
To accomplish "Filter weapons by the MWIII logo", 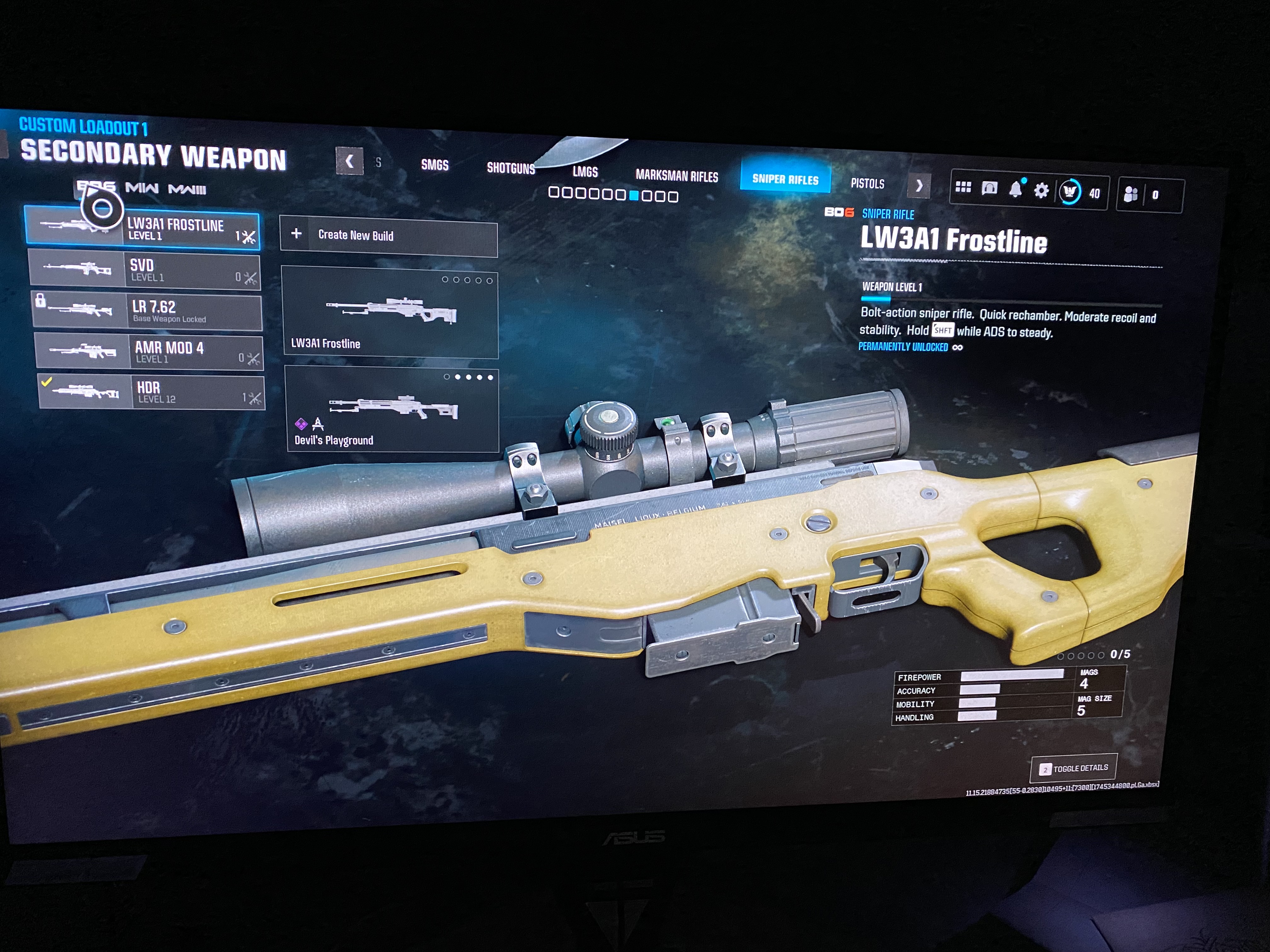I will (187, 190).
